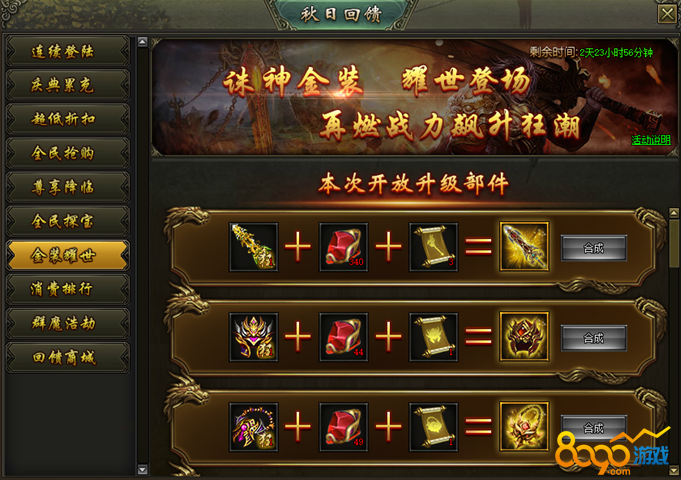Viewport: 681px width, 480px height.
Task: Select the red gem material showing 44
Action: point(343,338)
